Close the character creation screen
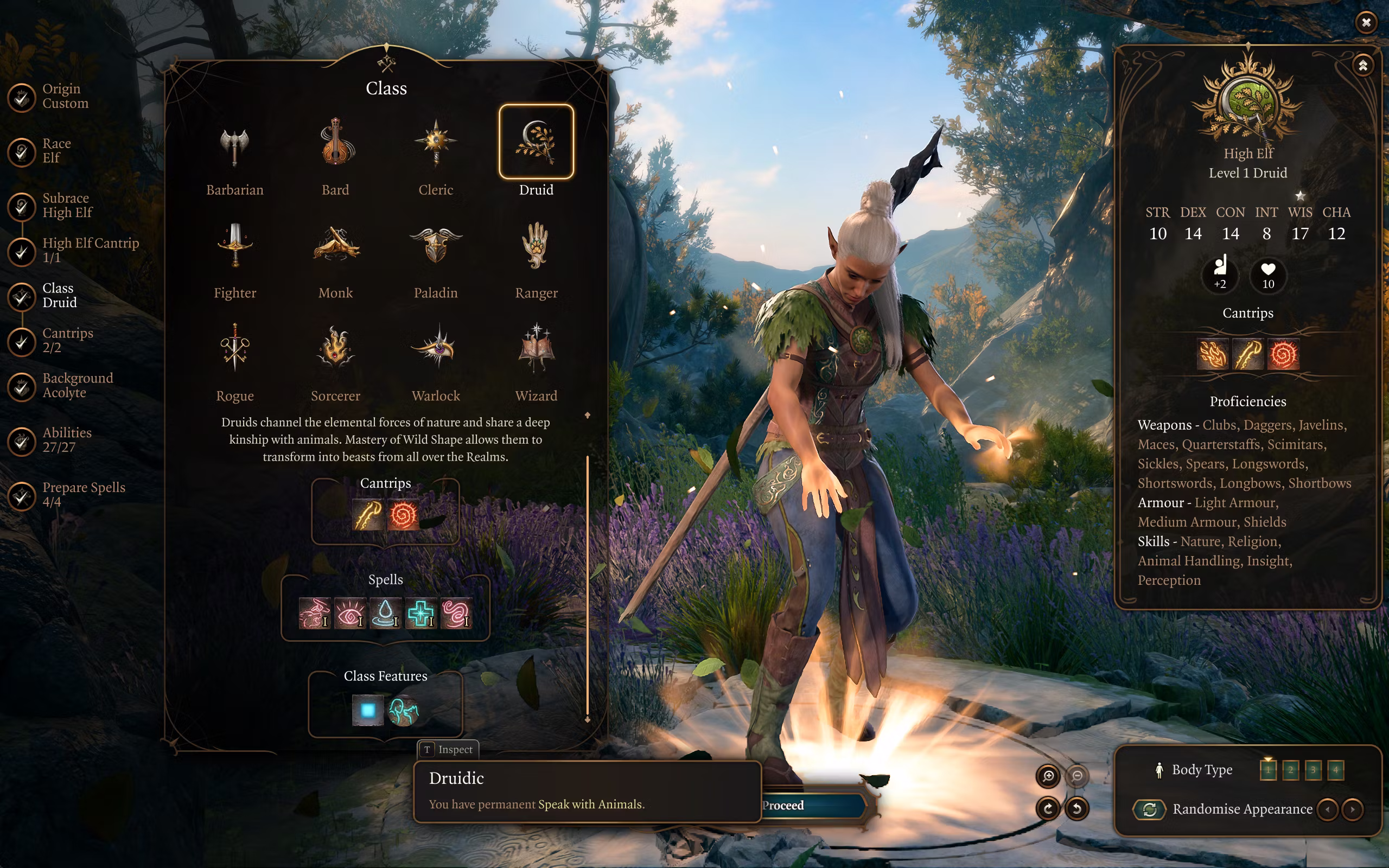Image resolution: width=1389 pixels, height=868 pixels. pos(1366,22)
